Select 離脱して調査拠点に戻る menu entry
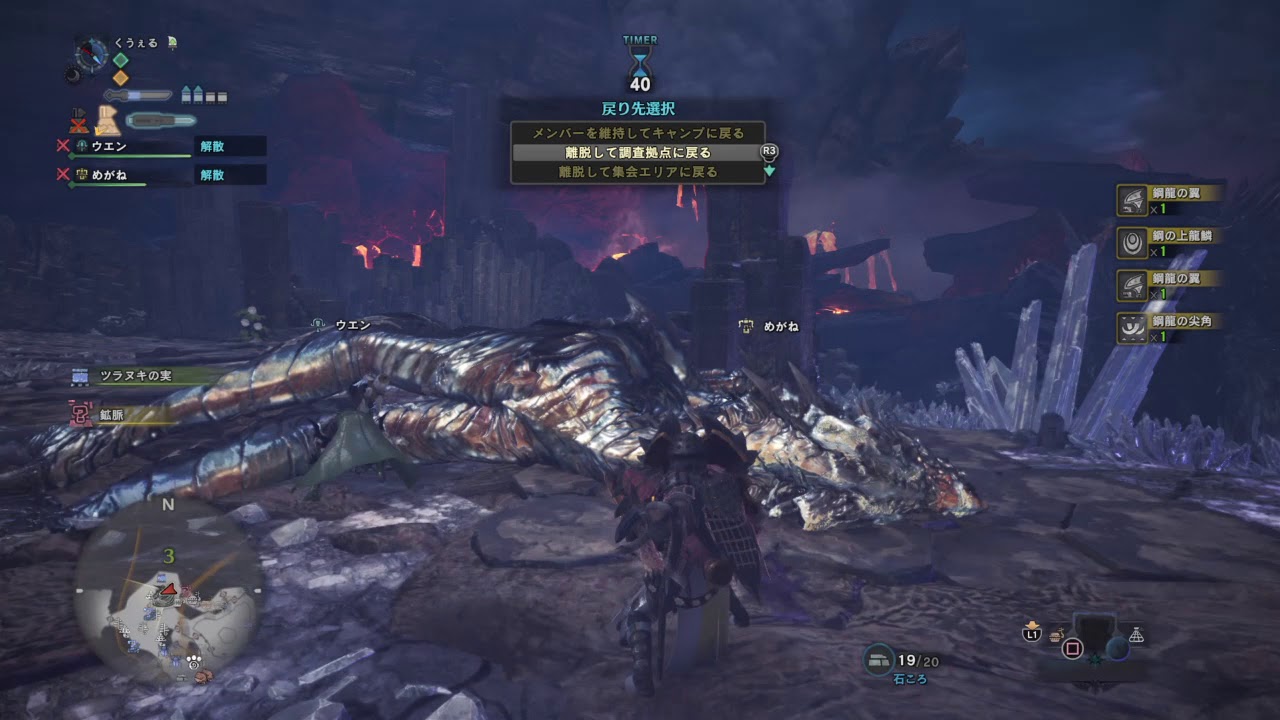 pyautogui.click(x=637, y=153)
